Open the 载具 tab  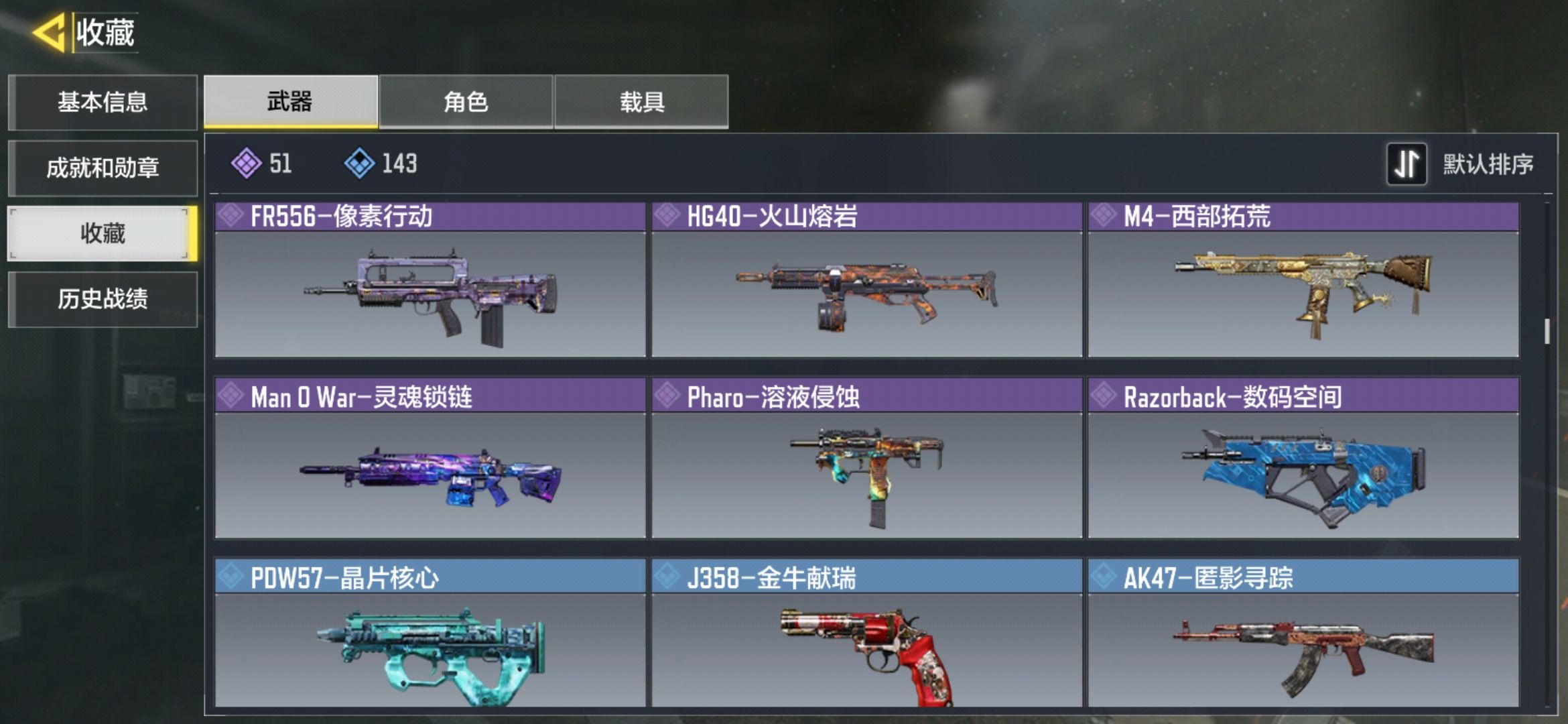point(641,103)
